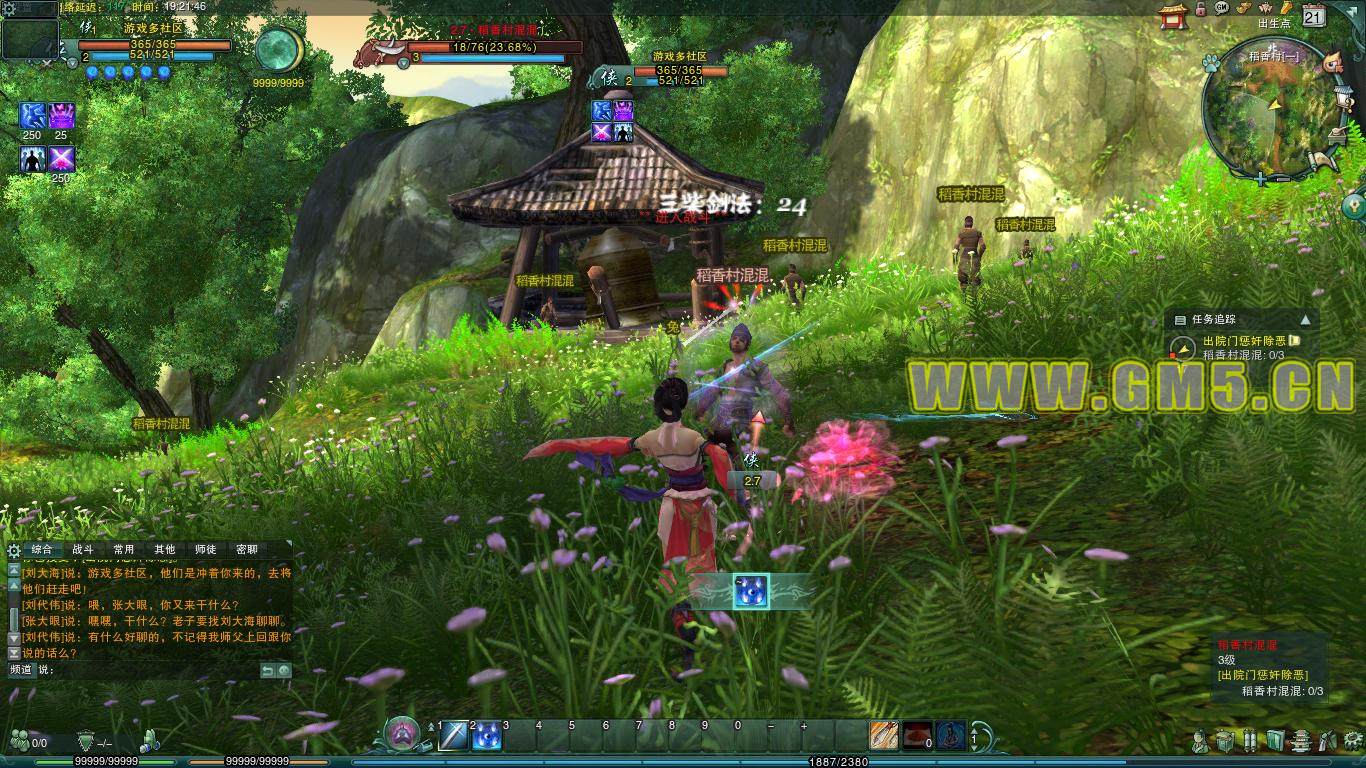Activate the sword skill in hotbar slot 1

454,735
